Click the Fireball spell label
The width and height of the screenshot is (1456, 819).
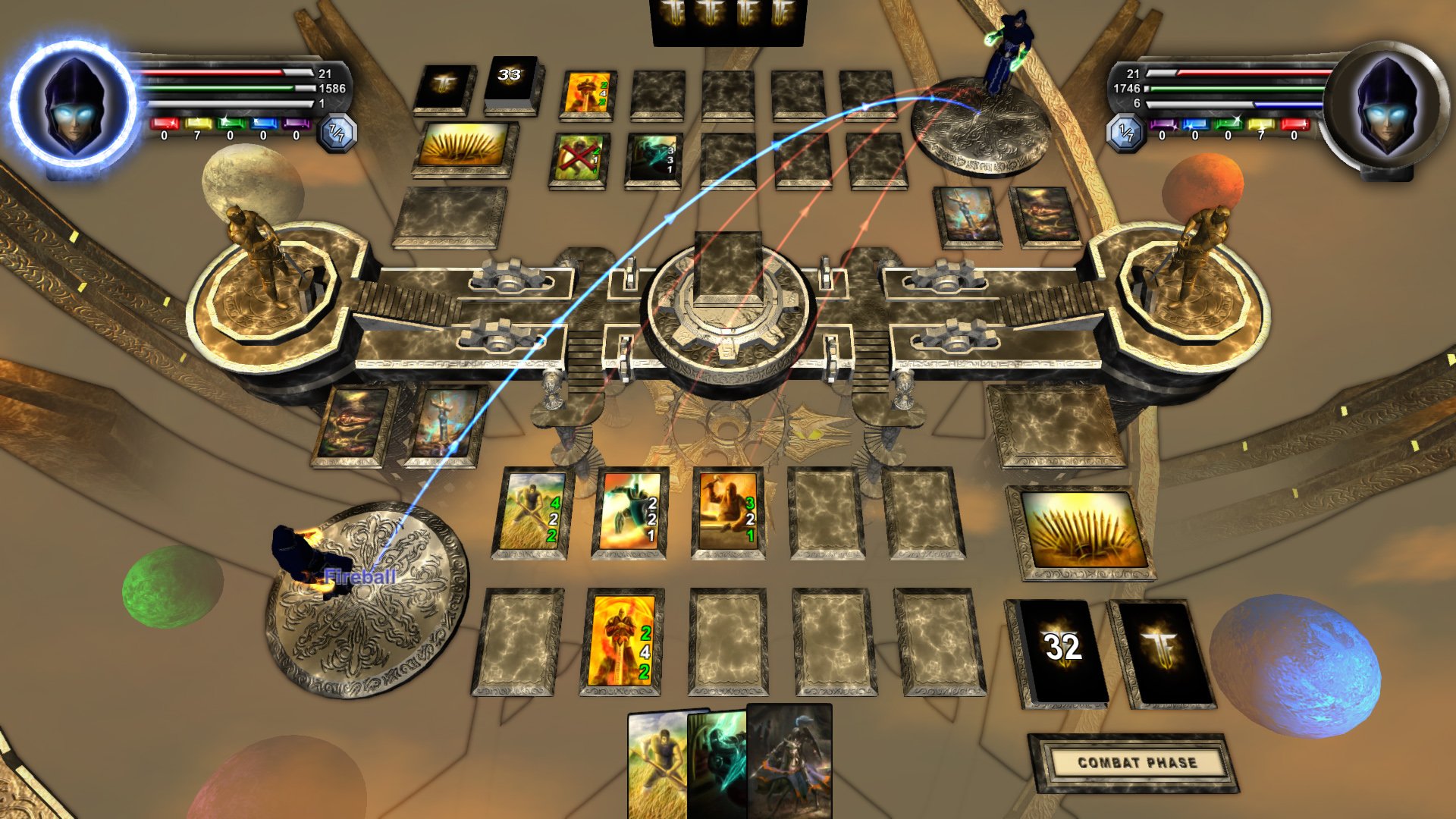coord(360,575)
